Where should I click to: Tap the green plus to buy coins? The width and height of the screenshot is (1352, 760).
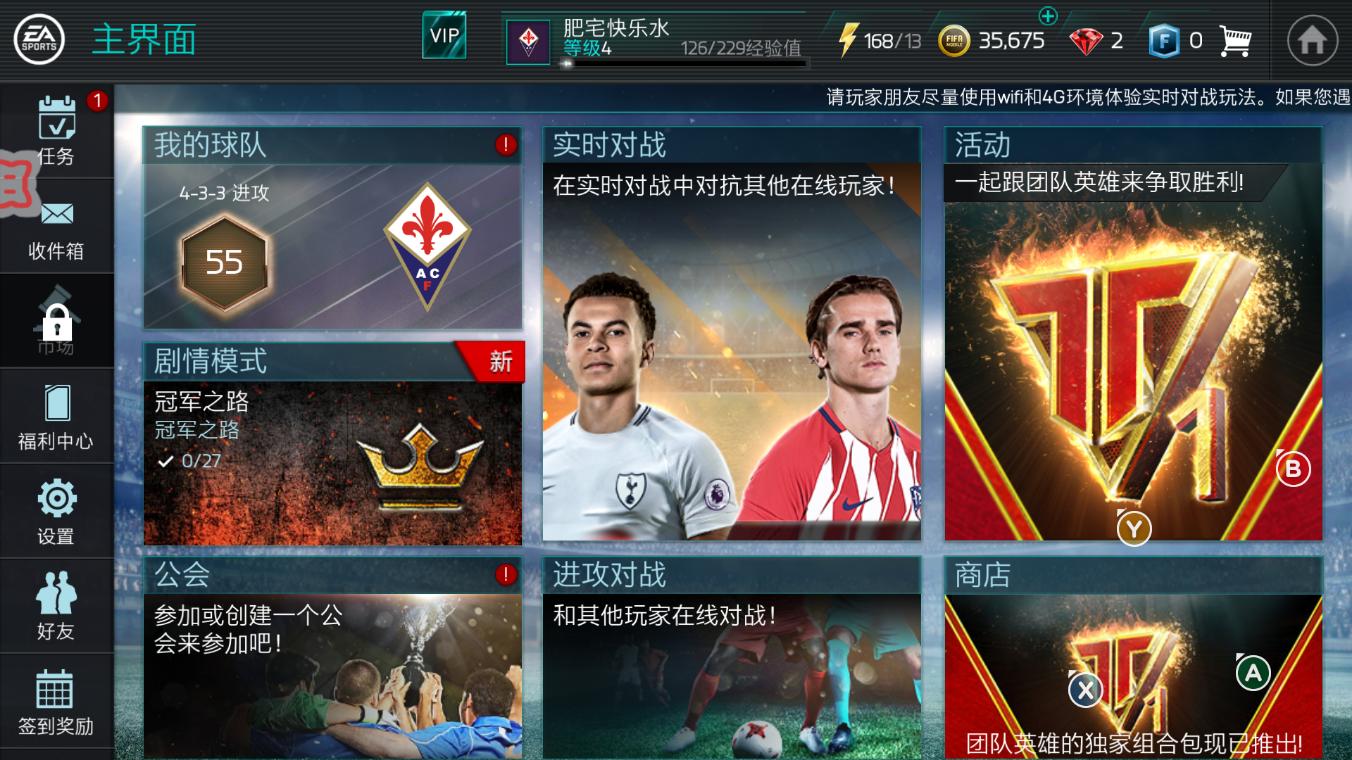tap(1045, 15)
